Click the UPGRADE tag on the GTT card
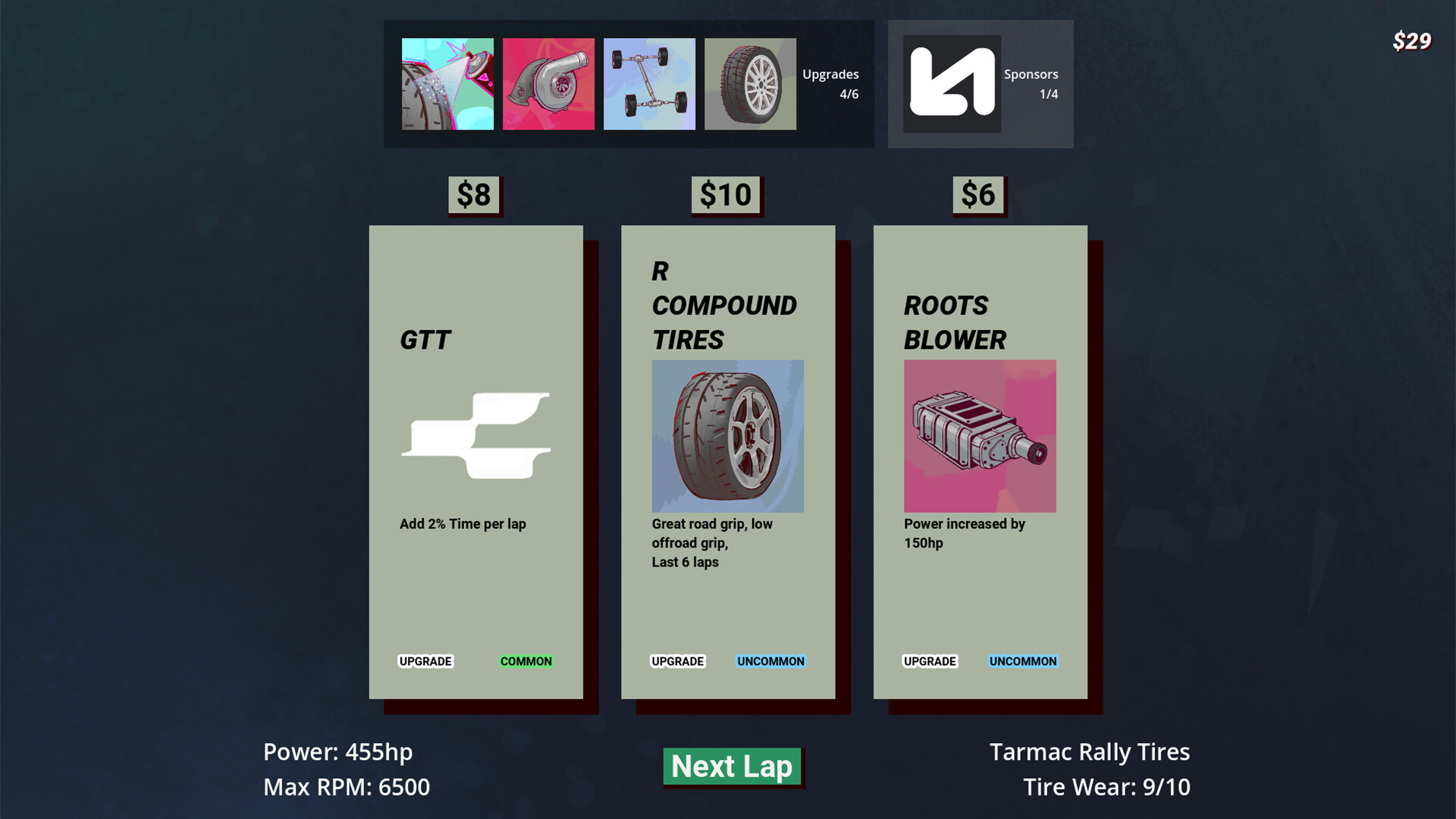The image size is (1456, 819). tap(425, 661)
